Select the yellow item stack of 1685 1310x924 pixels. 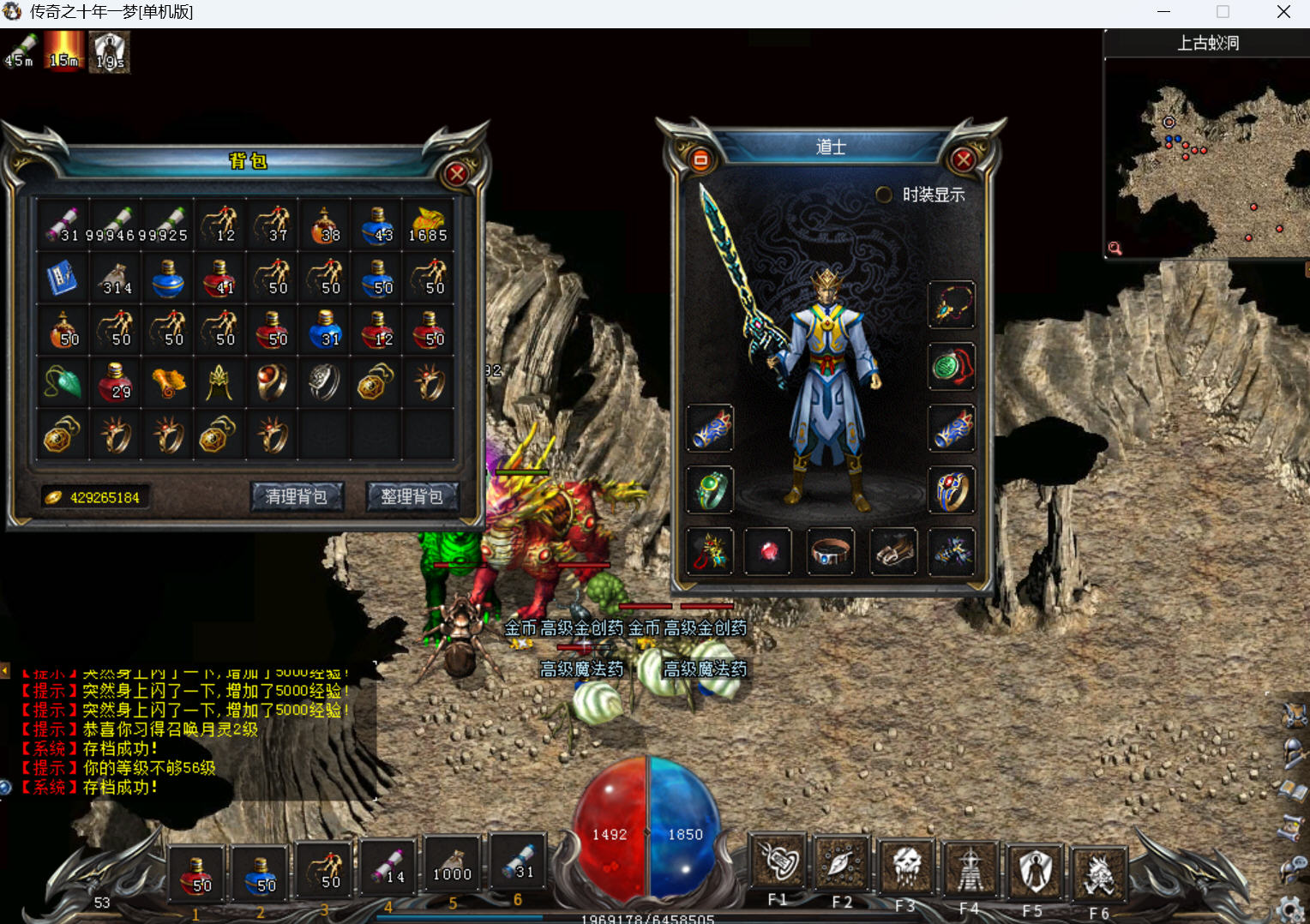point(428,225)
